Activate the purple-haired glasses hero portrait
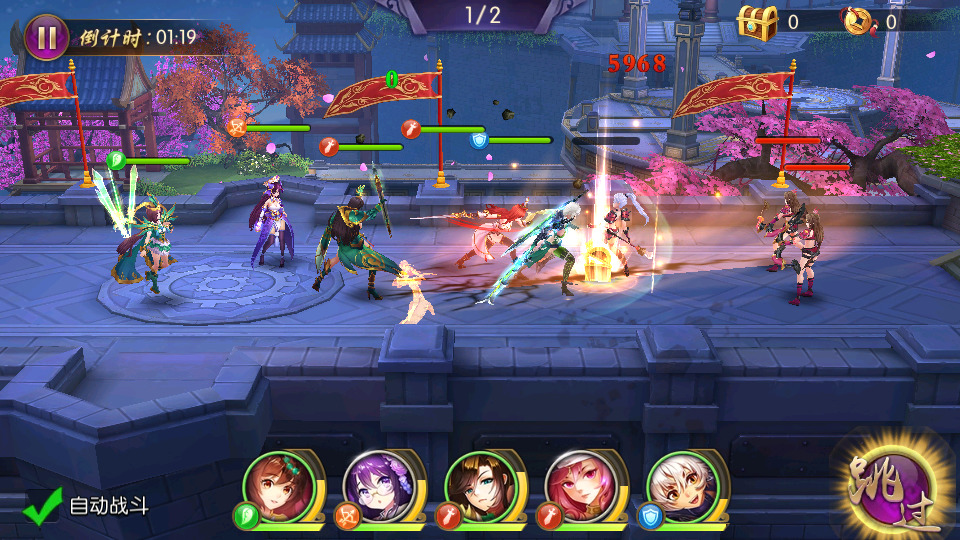Screen dimensions: 960x540 coord(381,489)
